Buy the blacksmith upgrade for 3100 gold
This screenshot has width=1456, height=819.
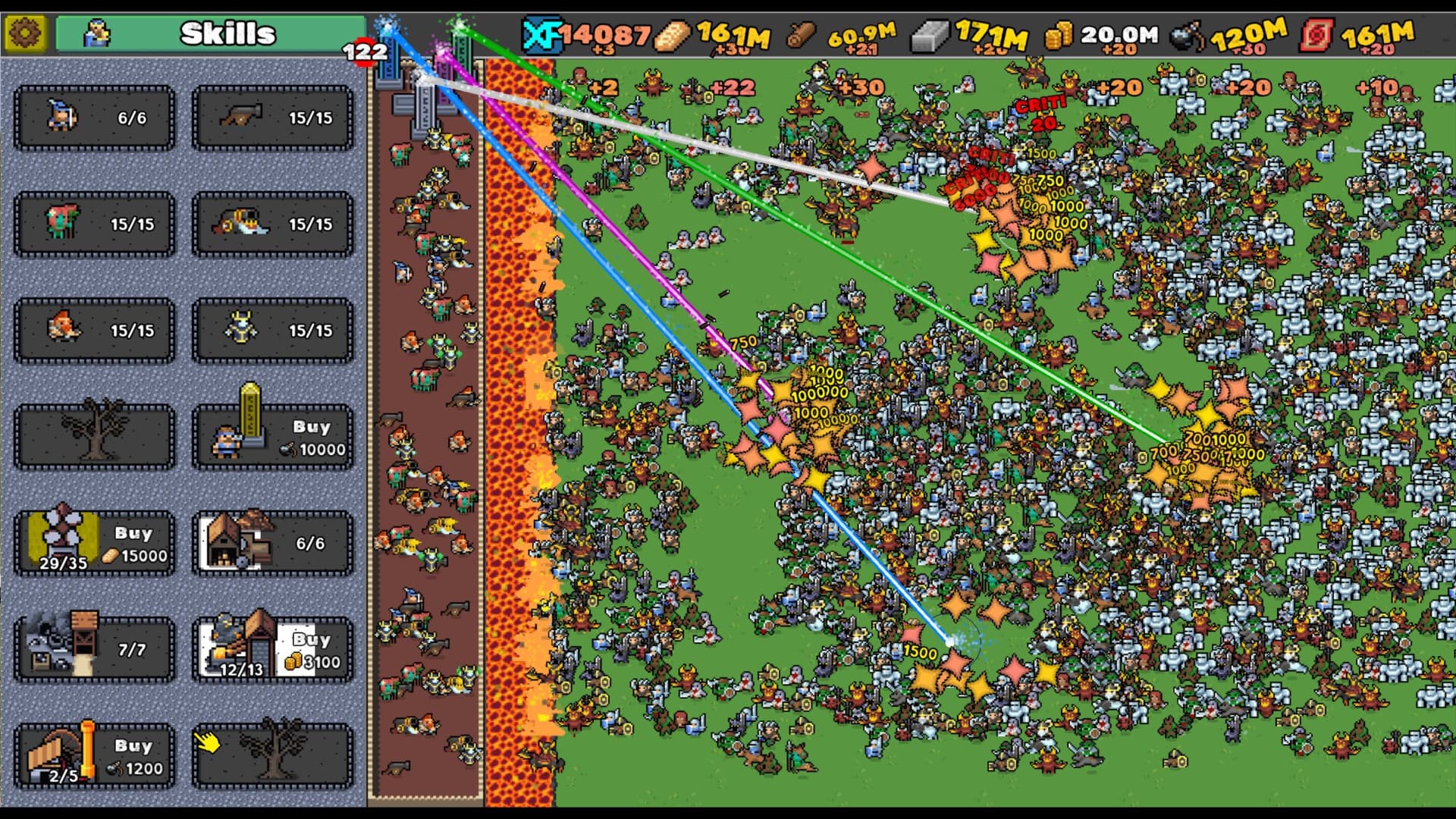pyautogui.click(x=271, y=650)
